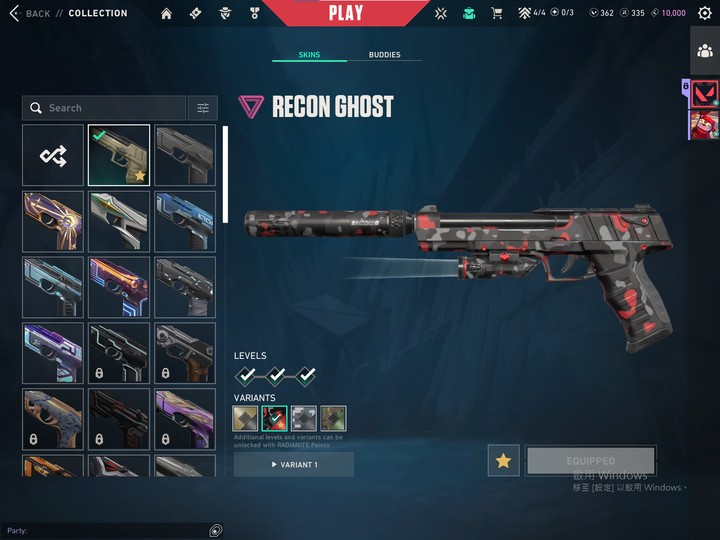Viewport: 720px width, 540px height.
Task: Go back from the Collection screen
Action: pyautogui.click(x=30, y=13)
